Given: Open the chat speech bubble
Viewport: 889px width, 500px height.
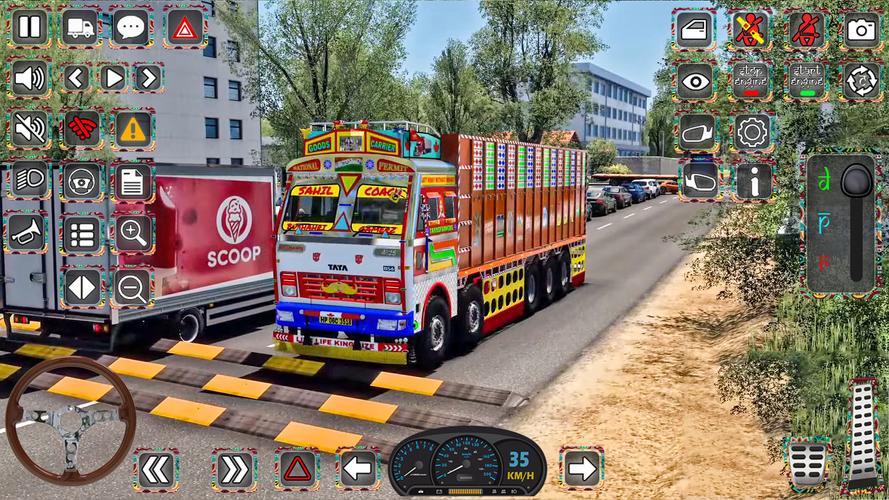Looking at the screenshot, I should click(x=132, y=28).
